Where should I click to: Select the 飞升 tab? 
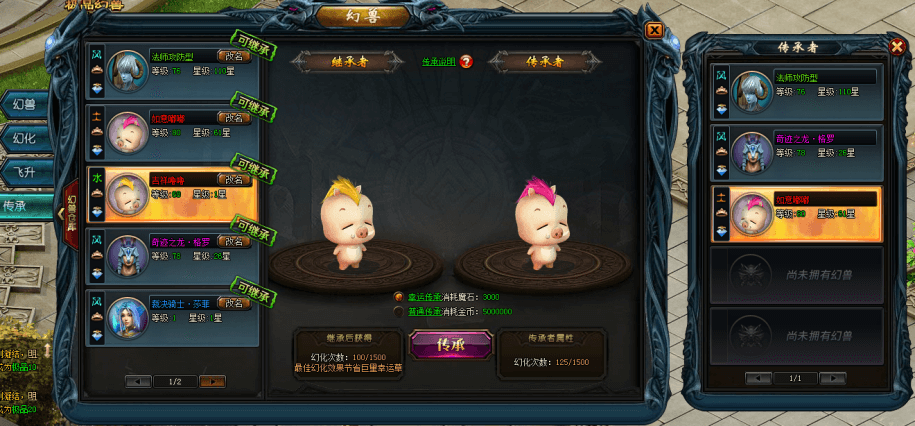27,172
